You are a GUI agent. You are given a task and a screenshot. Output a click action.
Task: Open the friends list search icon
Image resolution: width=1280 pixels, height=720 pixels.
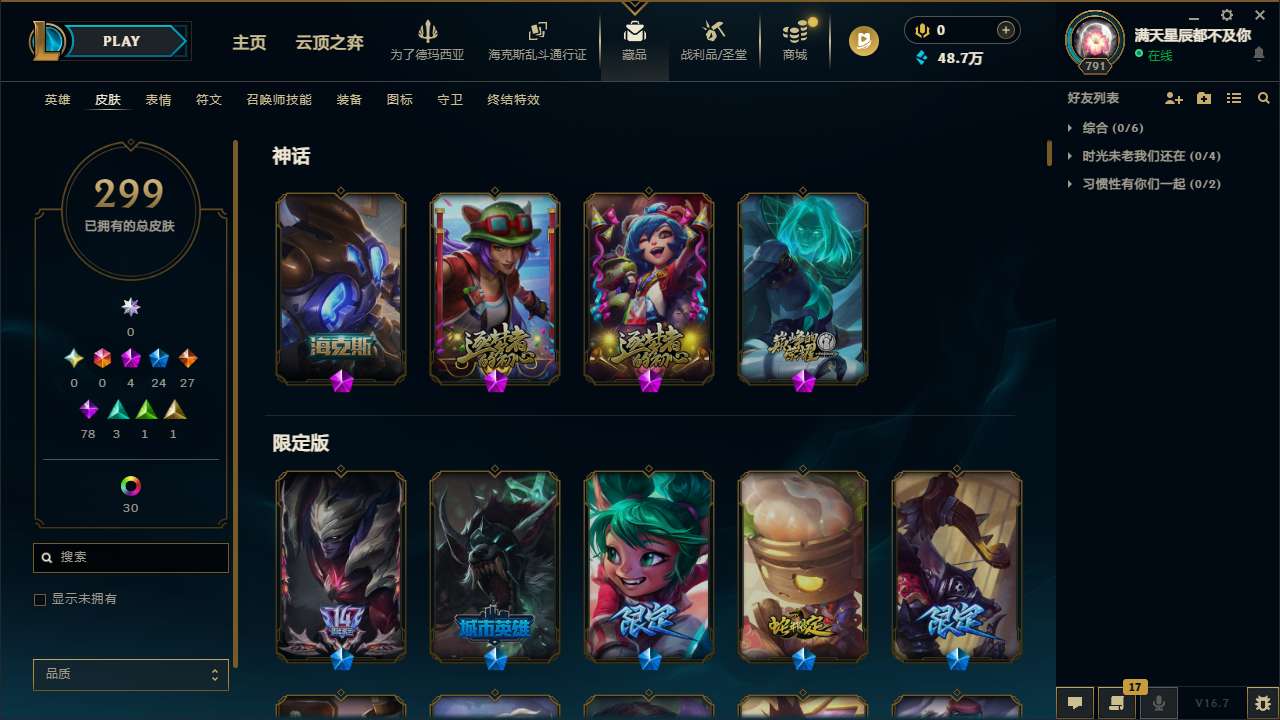pyautogui.click(x=1263, y=98)
